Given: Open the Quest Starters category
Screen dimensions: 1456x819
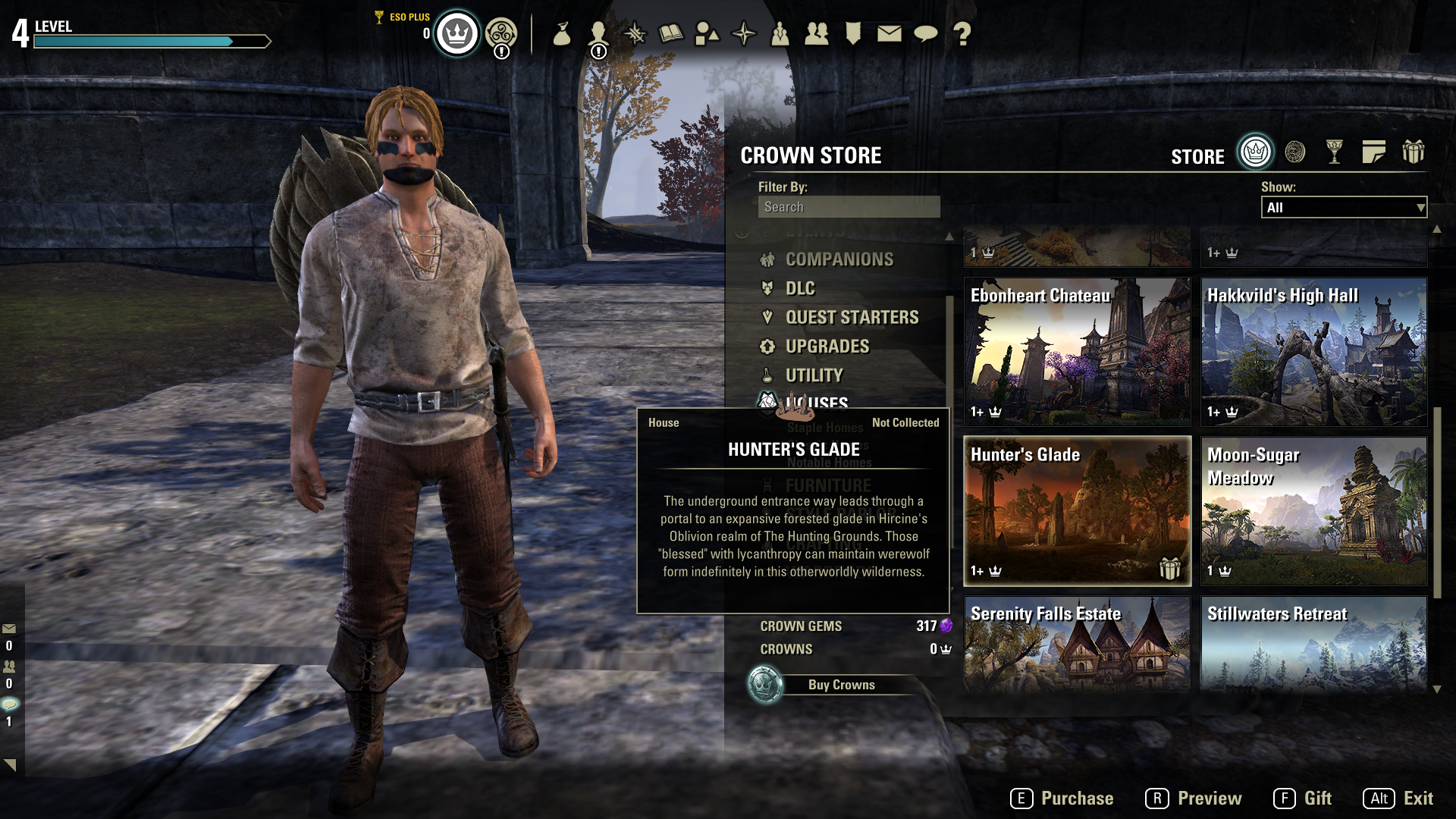Looking at the screenshot, I should click(852, 317).
